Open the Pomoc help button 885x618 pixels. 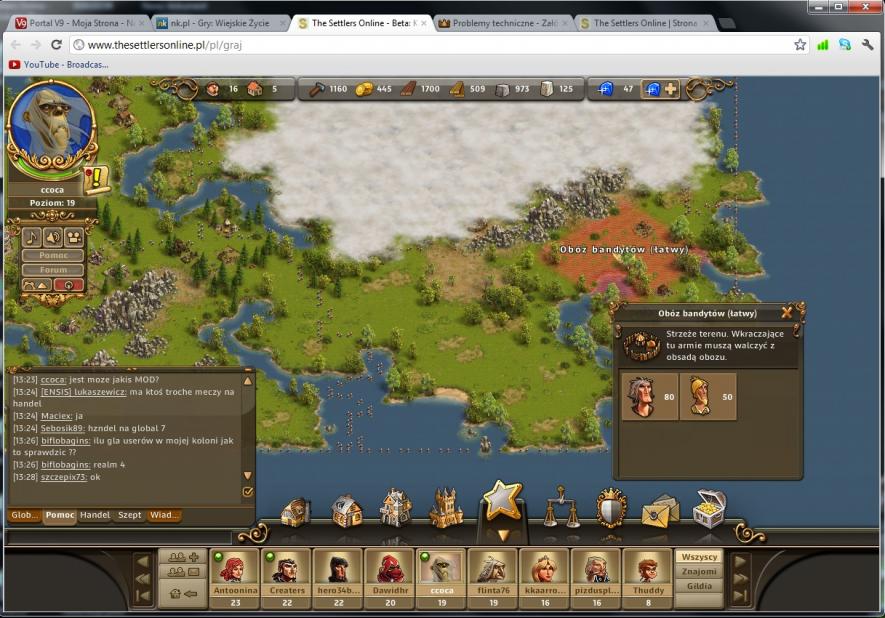(x=54, y=255)
